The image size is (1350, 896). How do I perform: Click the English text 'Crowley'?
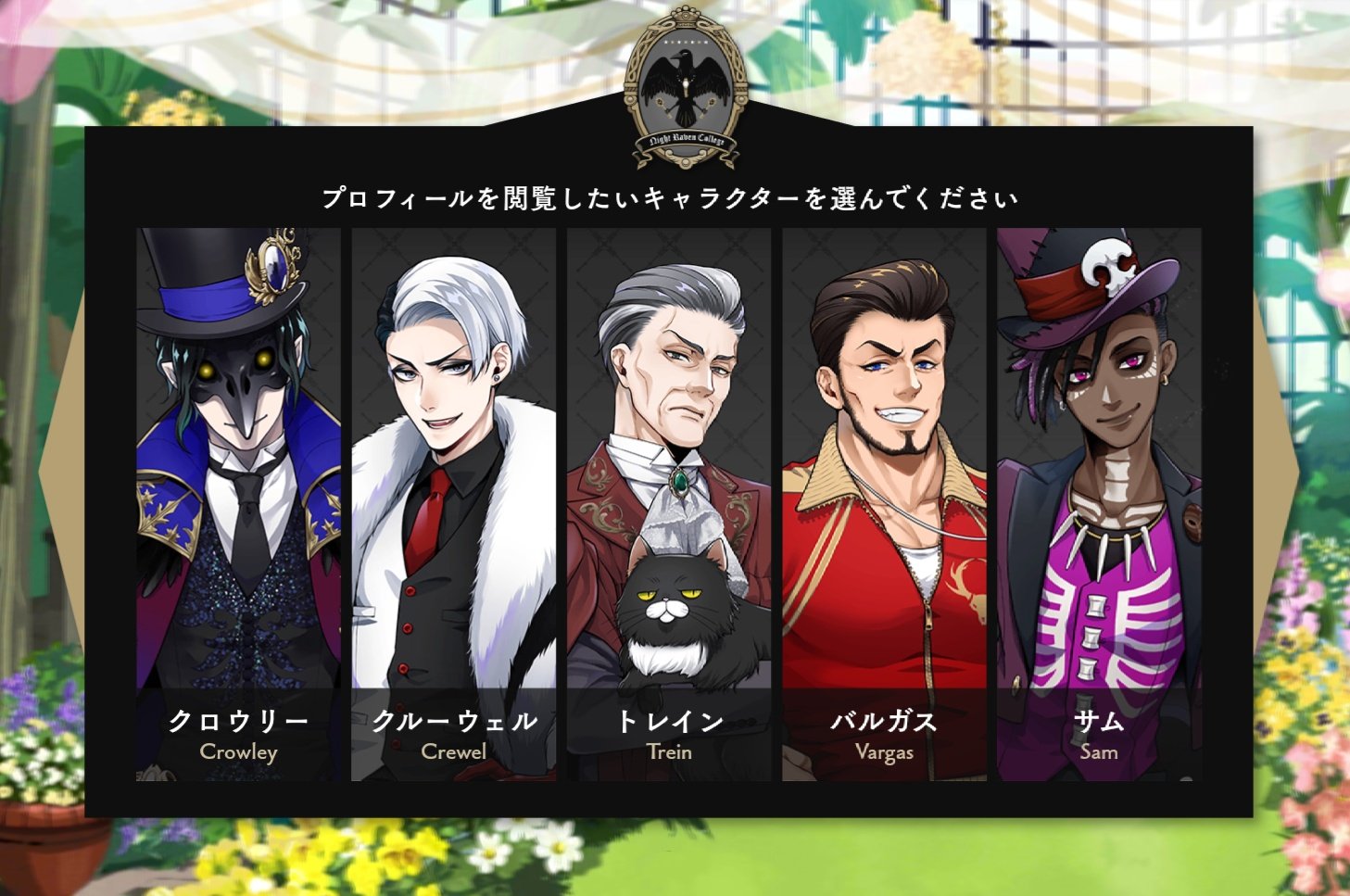coord(238,752)
